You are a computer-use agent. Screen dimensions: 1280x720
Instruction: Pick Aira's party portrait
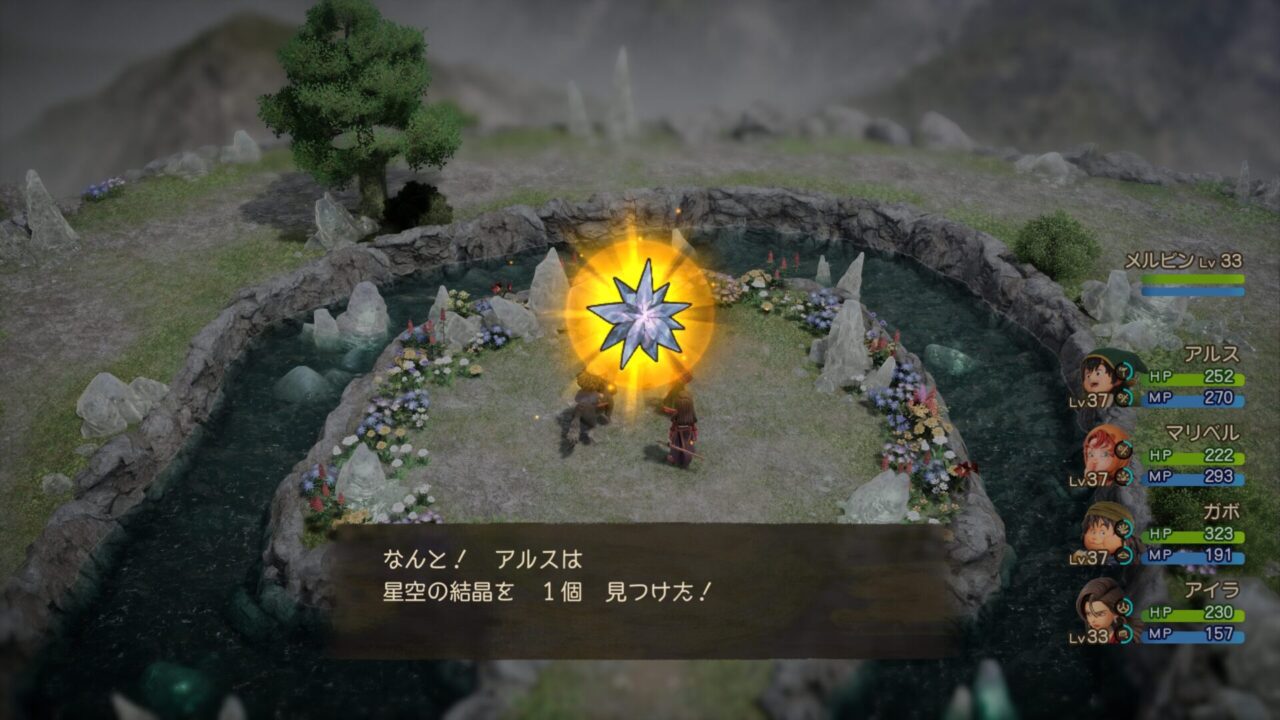1100,608
